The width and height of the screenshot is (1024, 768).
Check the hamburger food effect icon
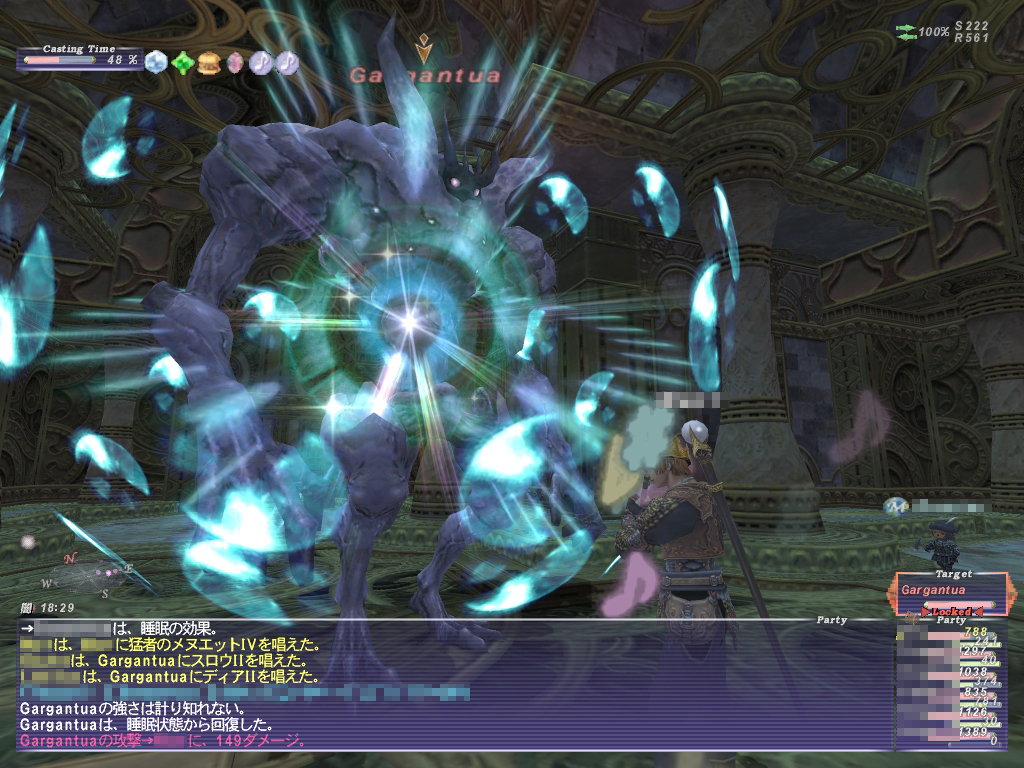(x=208, y=62)
